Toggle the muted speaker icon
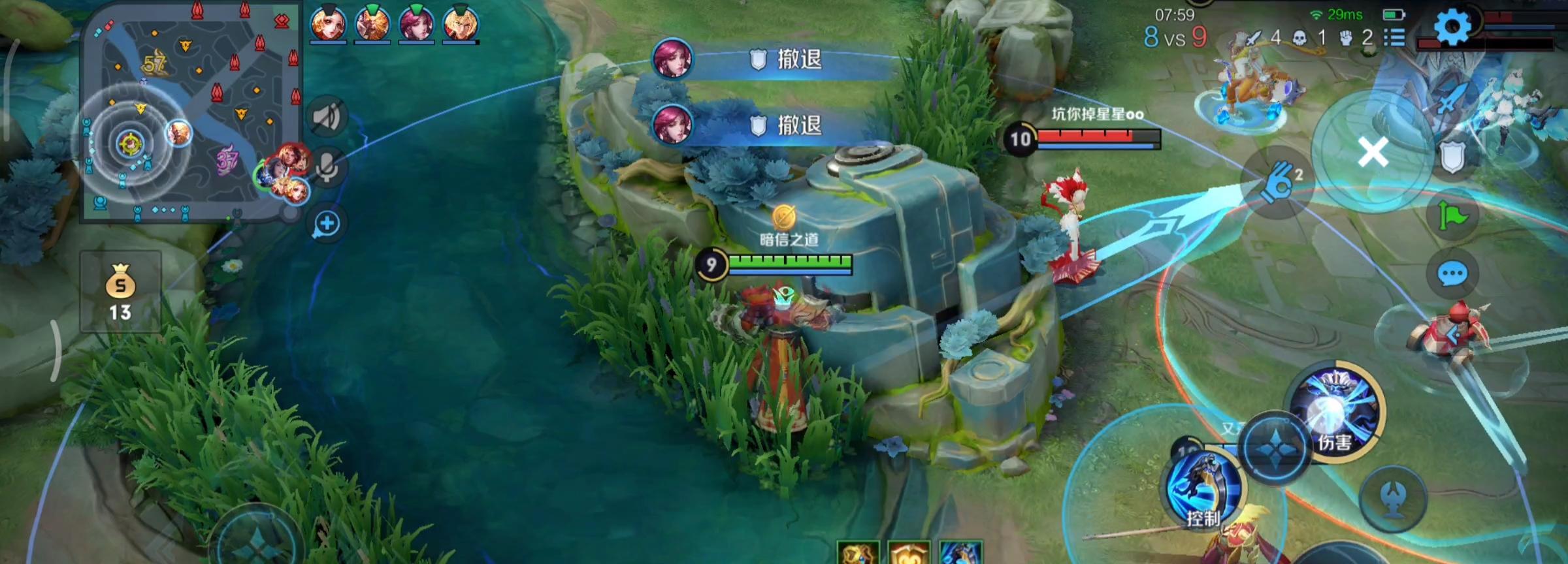The height and width of the screenshot is (564, 1568). click(327, 117)
